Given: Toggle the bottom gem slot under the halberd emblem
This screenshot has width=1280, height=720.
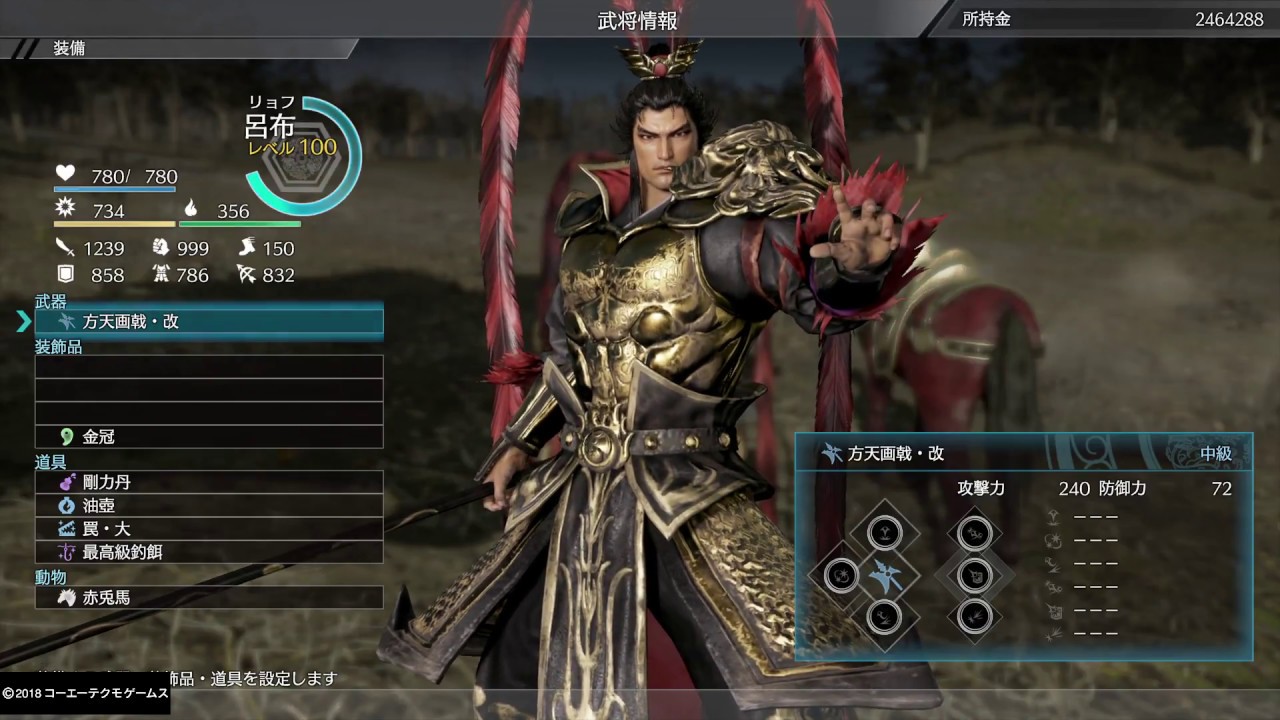Looking at the screenshot, I should click(x=885, y=618).
